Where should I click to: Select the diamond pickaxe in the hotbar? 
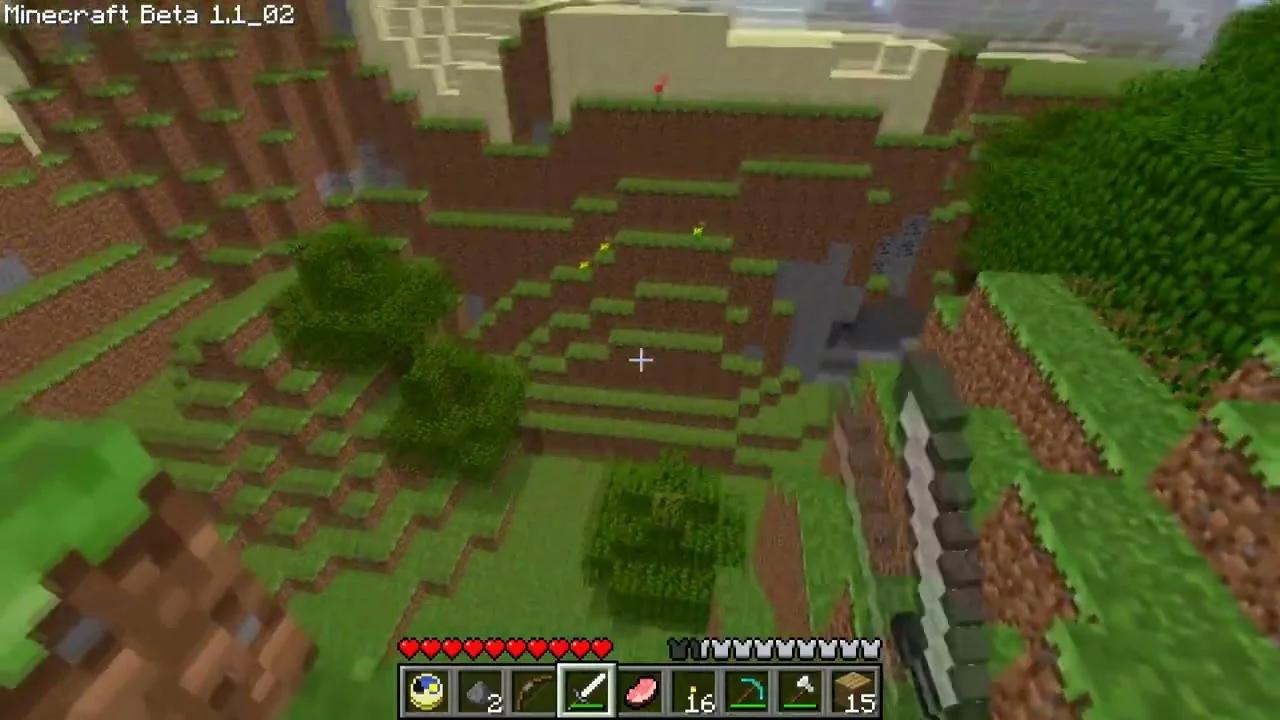click(x=748, y=690)
